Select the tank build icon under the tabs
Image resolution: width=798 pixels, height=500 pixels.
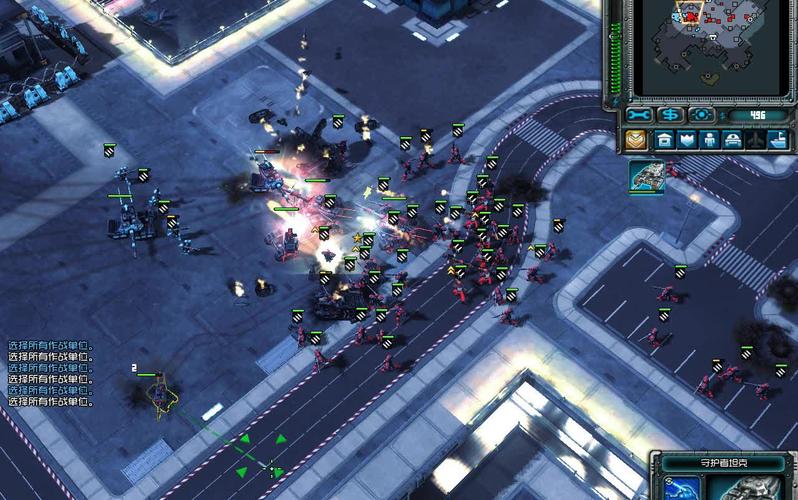tap(647, 175)
